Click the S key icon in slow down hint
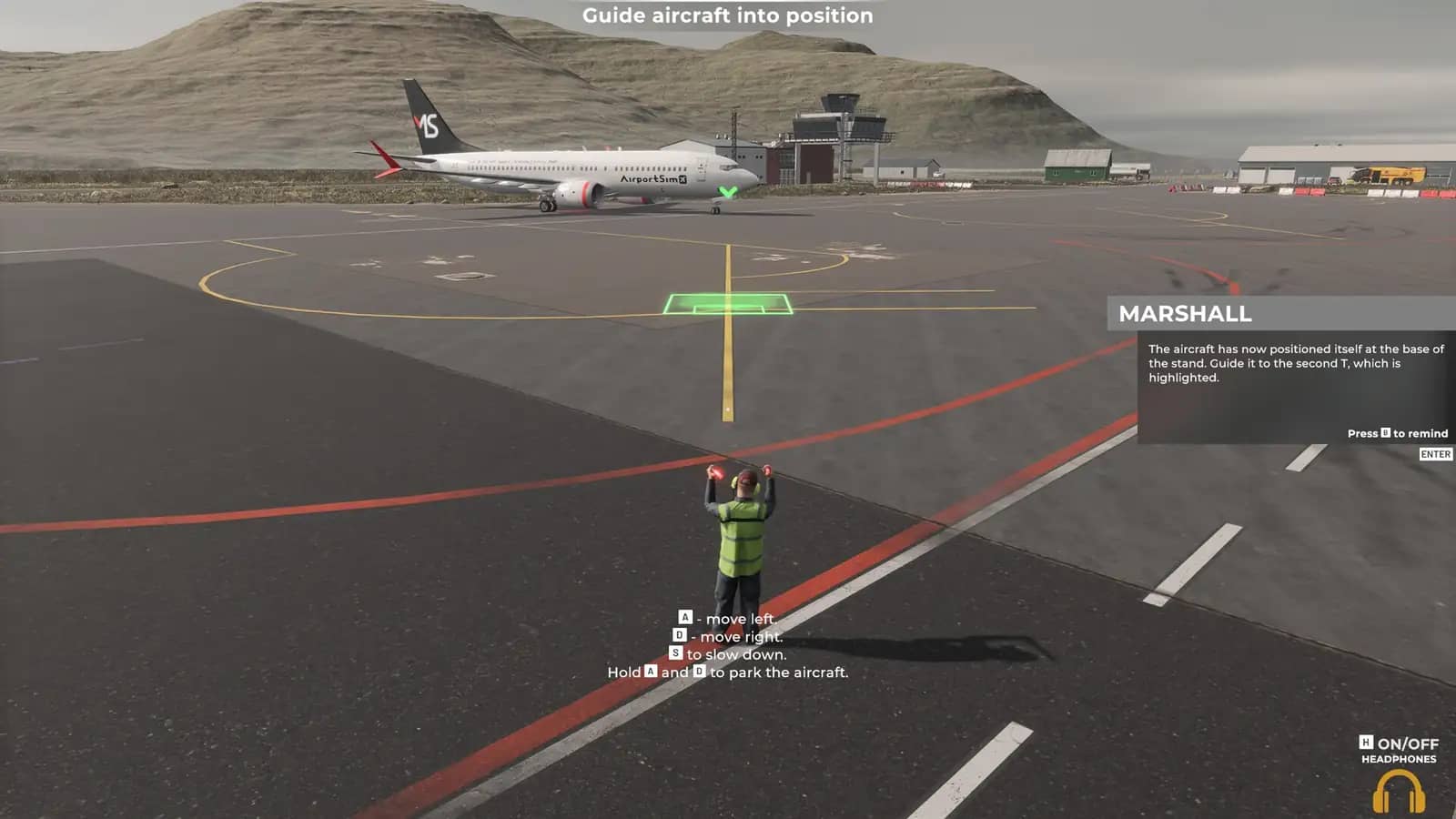The width and height of the screenshot is (1456, 819). pos(675,653)
